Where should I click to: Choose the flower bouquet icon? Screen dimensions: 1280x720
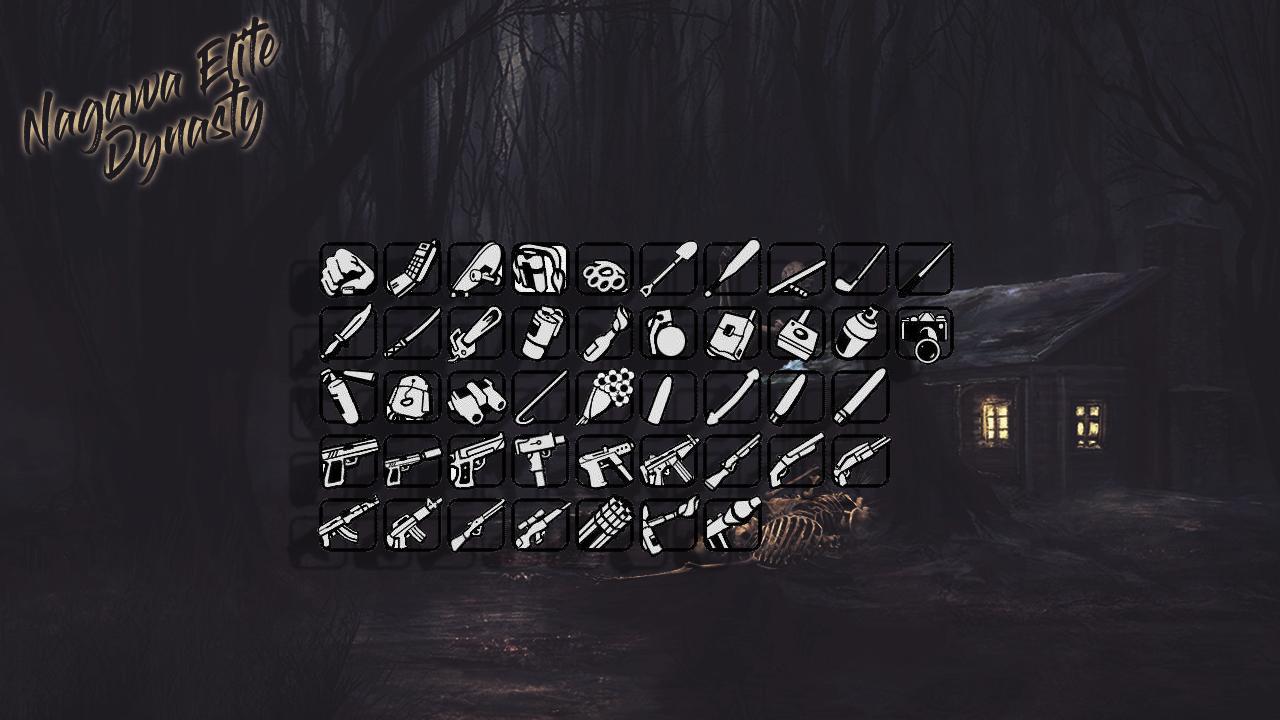pos(604,398)
